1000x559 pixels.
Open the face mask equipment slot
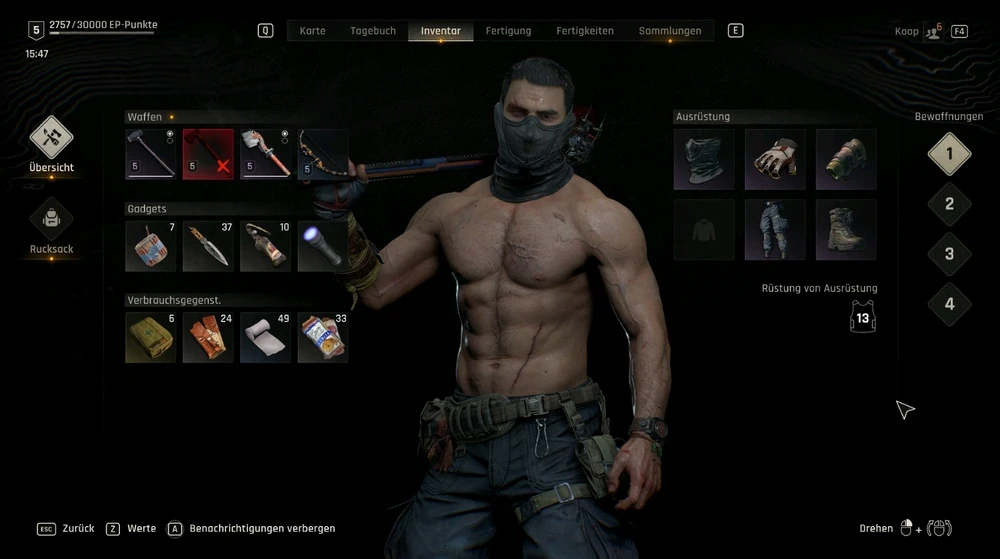pos(704,158)
